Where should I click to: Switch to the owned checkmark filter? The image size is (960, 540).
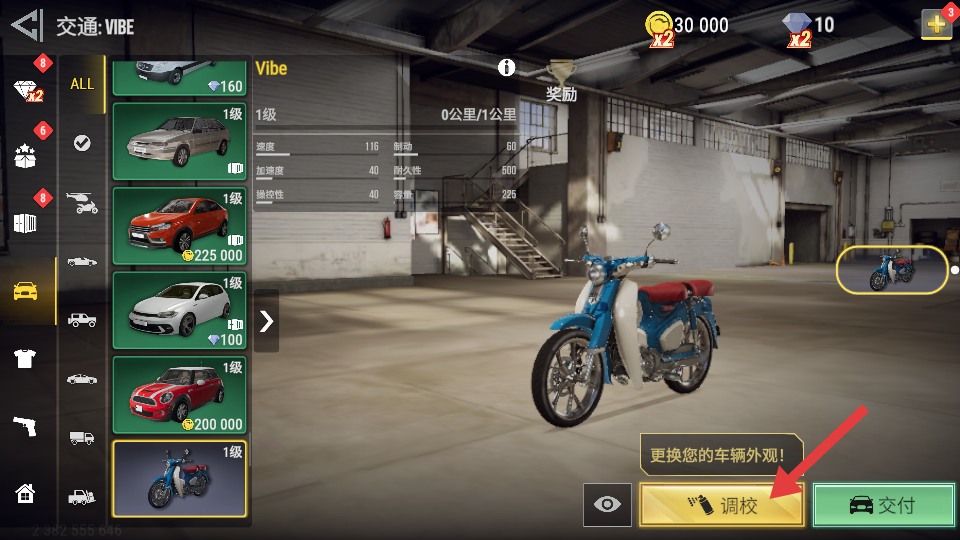click(82, 143)
